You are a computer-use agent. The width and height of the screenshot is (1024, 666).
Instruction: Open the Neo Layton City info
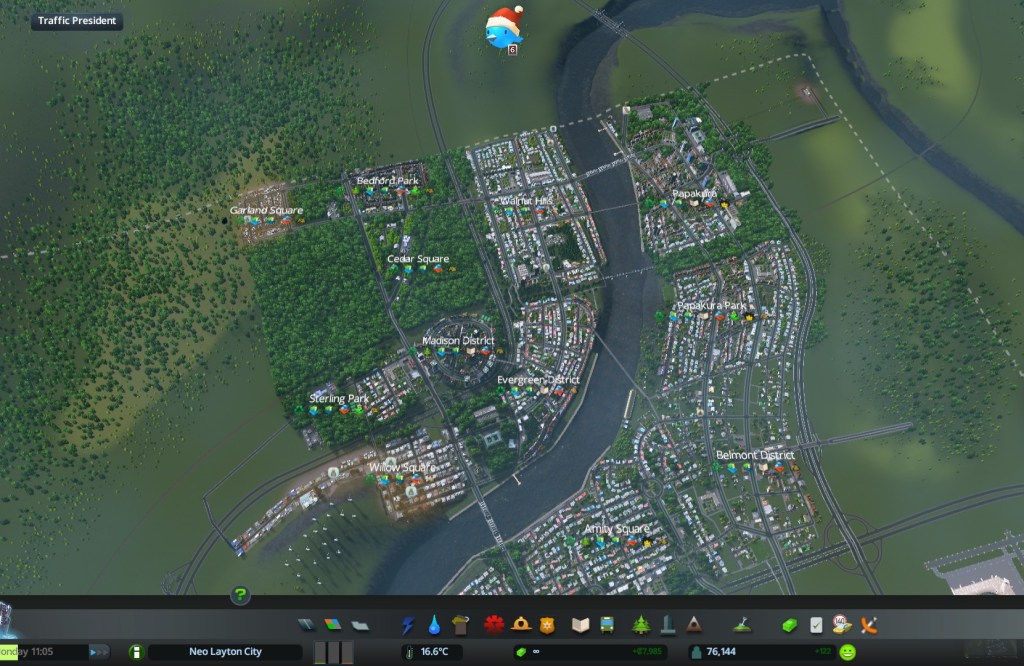tap(225, 652)
